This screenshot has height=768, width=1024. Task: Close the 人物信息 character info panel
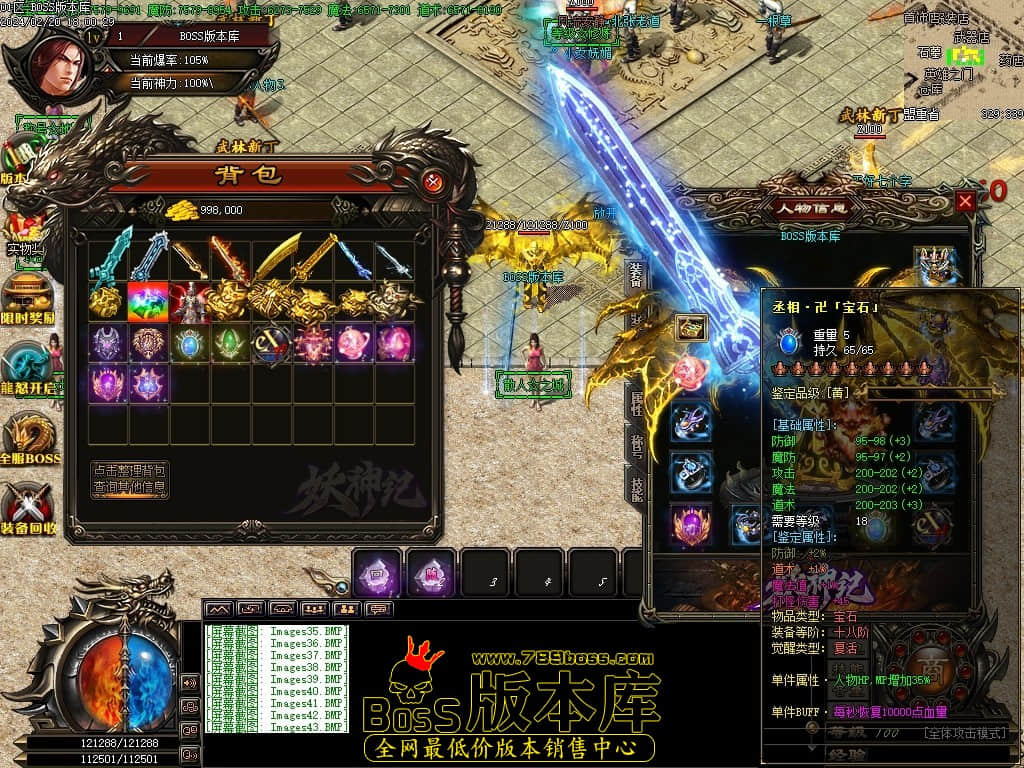[965, 201]
